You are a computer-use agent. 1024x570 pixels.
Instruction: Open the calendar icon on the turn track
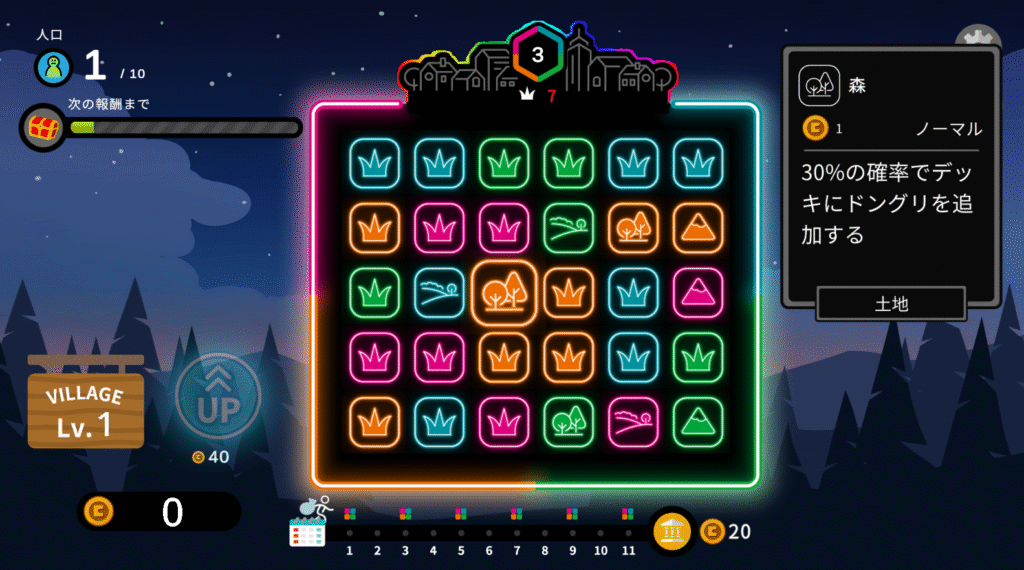307,532
